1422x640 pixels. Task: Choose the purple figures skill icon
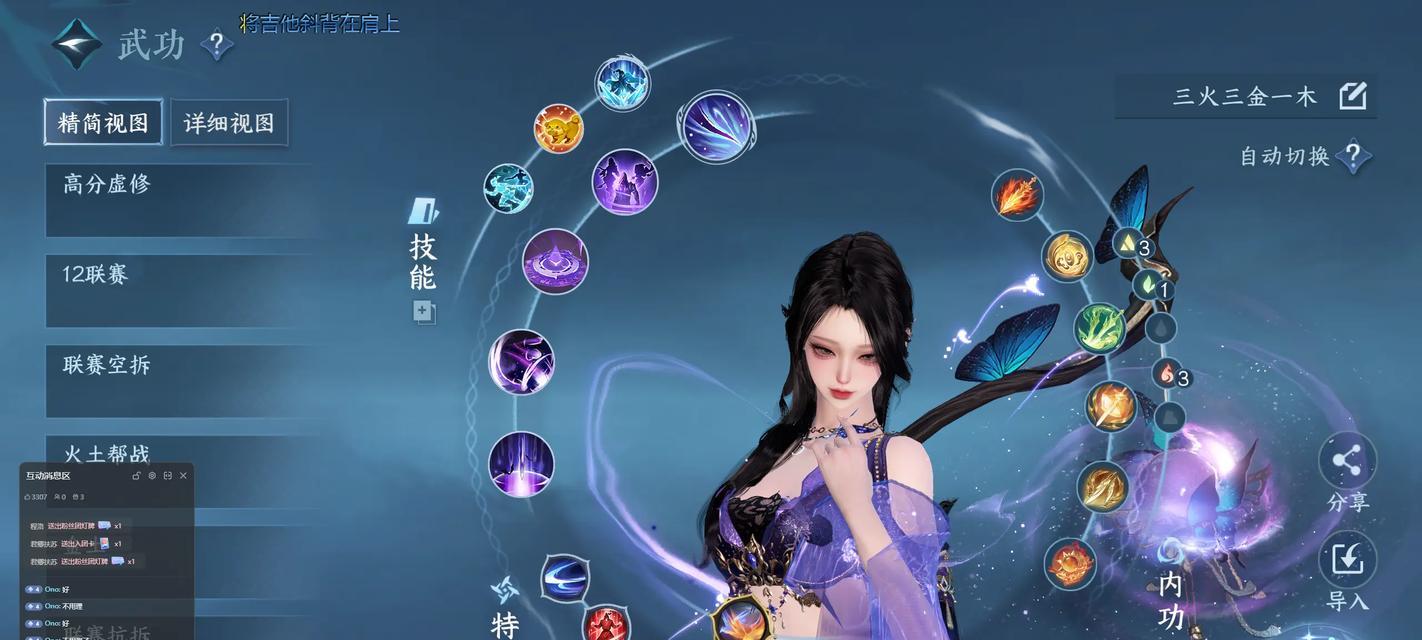625,182
